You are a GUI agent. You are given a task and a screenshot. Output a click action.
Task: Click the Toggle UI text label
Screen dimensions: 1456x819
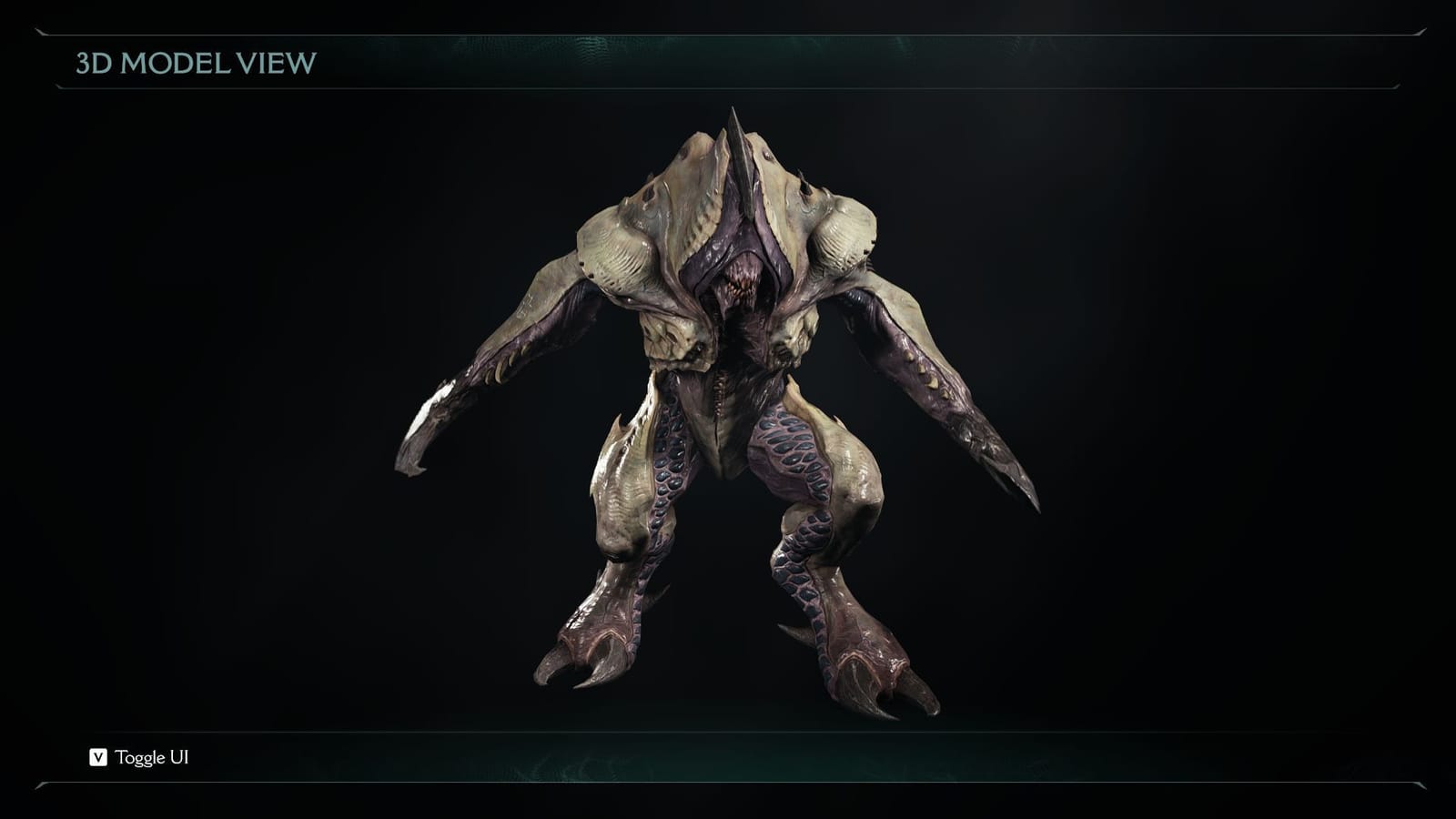[x=150, y=754]
